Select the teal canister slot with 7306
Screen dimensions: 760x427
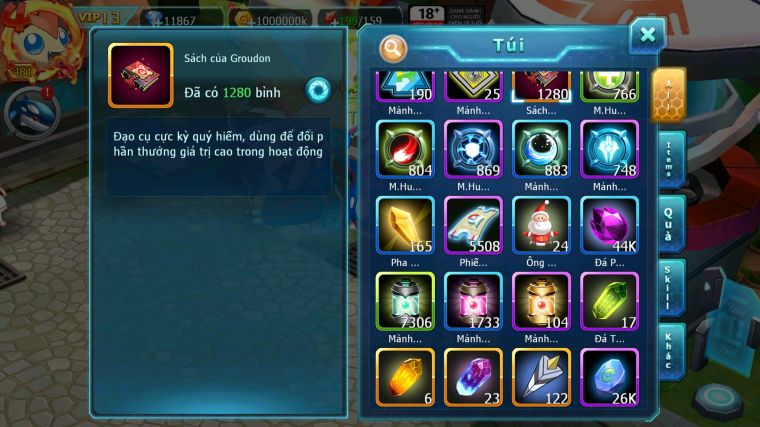click(x=405, y=301)
